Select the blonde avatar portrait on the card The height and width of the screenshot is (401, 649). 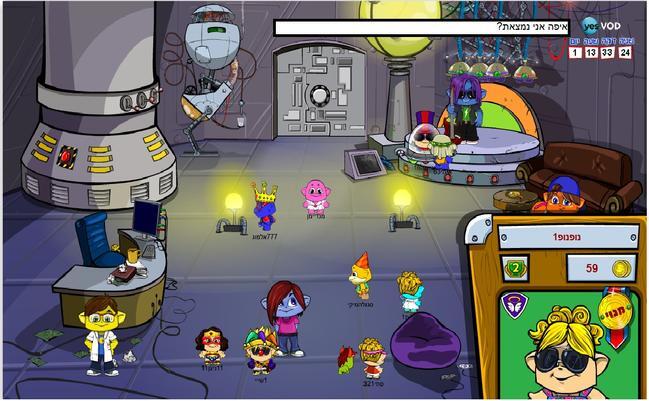568,353
